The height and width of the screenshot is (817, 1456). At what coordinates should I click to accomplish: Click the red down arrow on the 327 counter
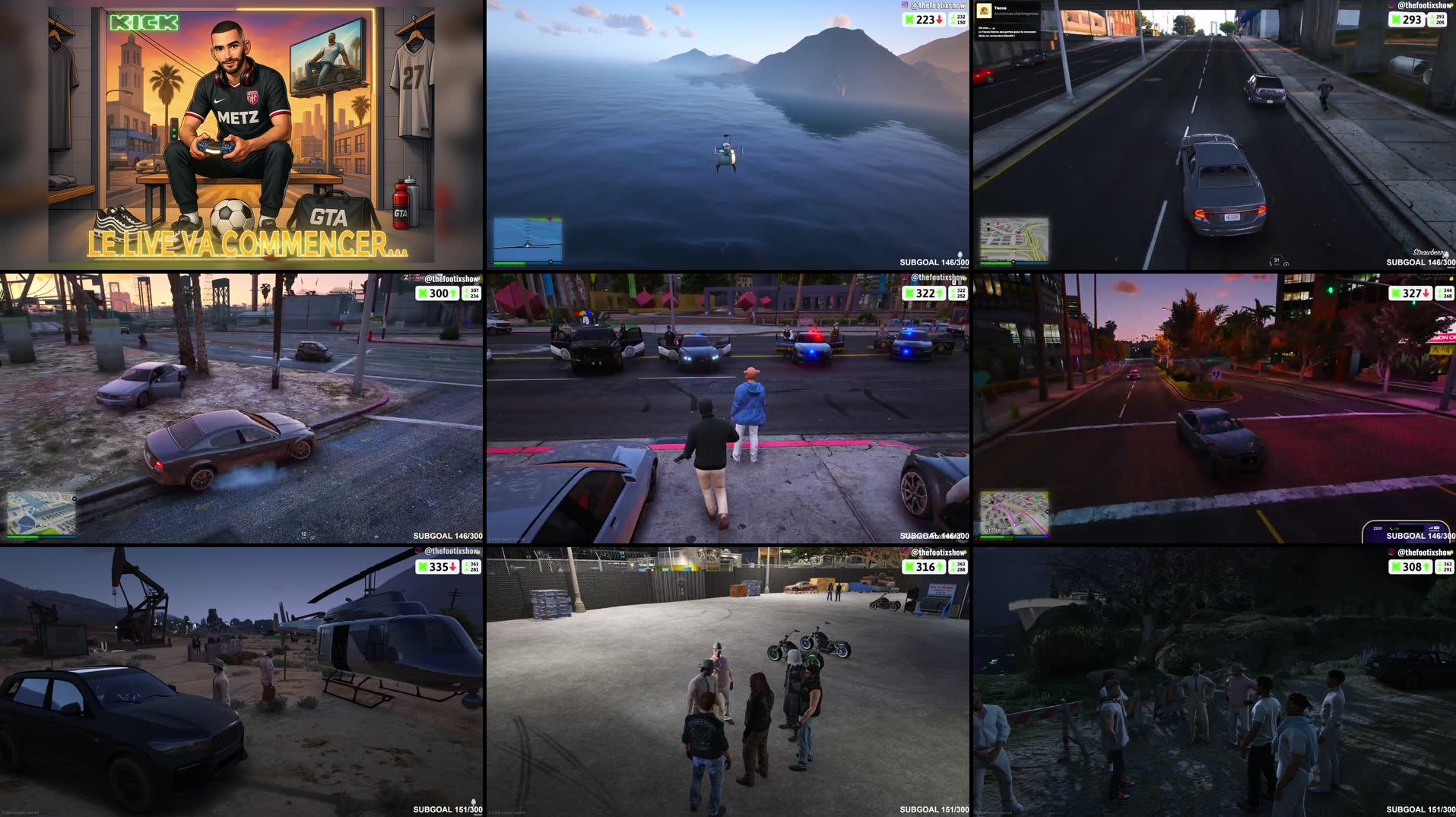pyautogui.click(x=1426, y=293)
